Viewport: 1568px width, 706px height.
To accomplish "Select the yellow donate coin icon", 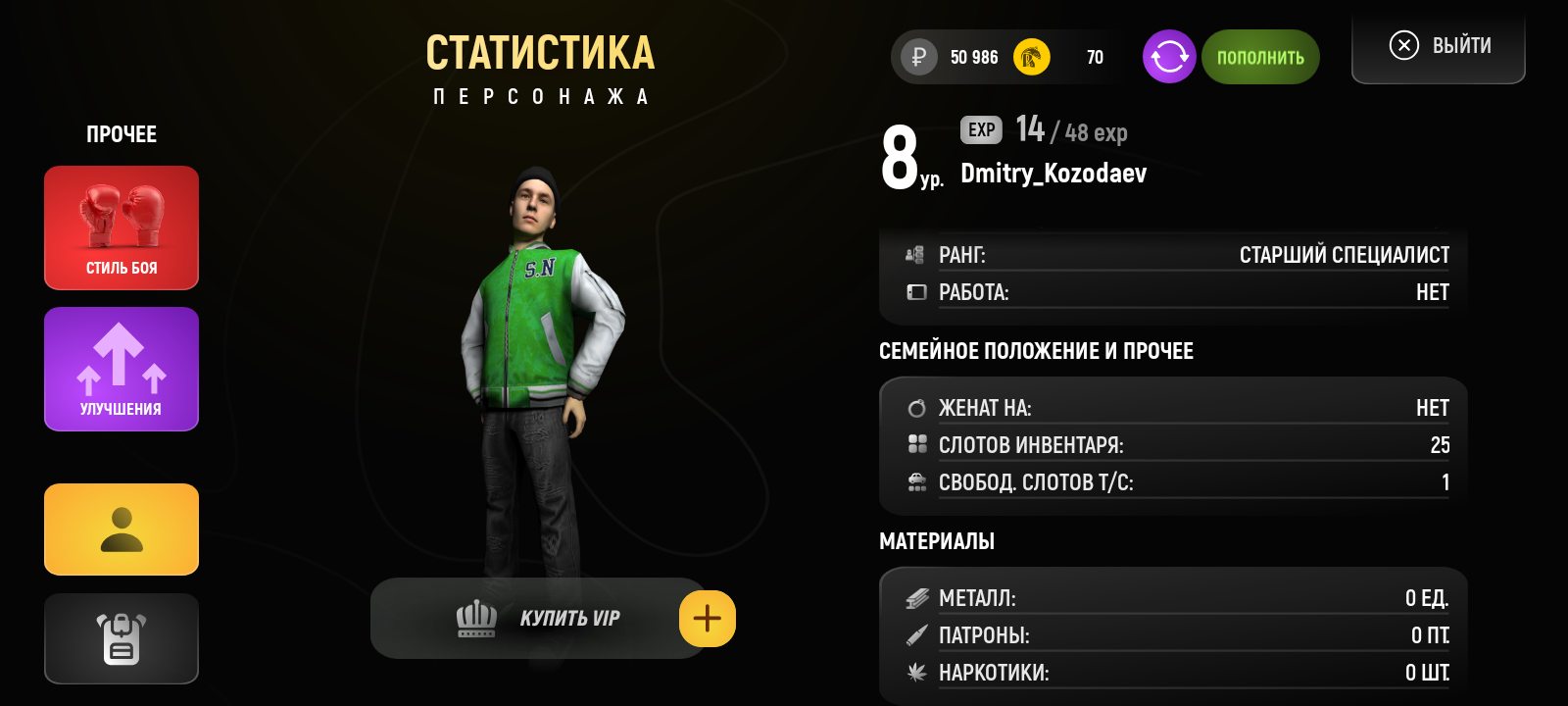I will (1031, 57).
